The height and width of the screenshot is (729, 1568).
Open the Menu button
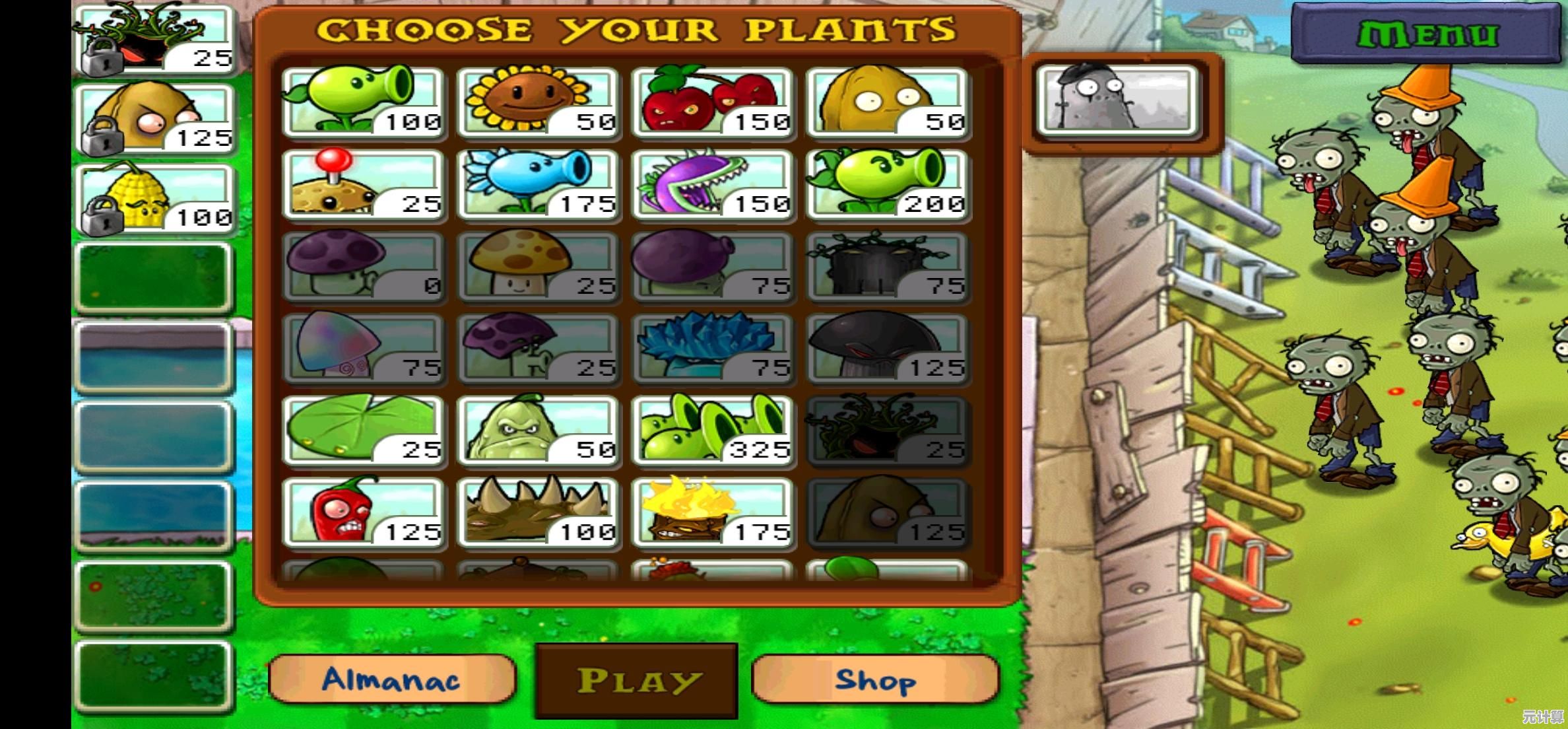click(x=1427, y=34)
